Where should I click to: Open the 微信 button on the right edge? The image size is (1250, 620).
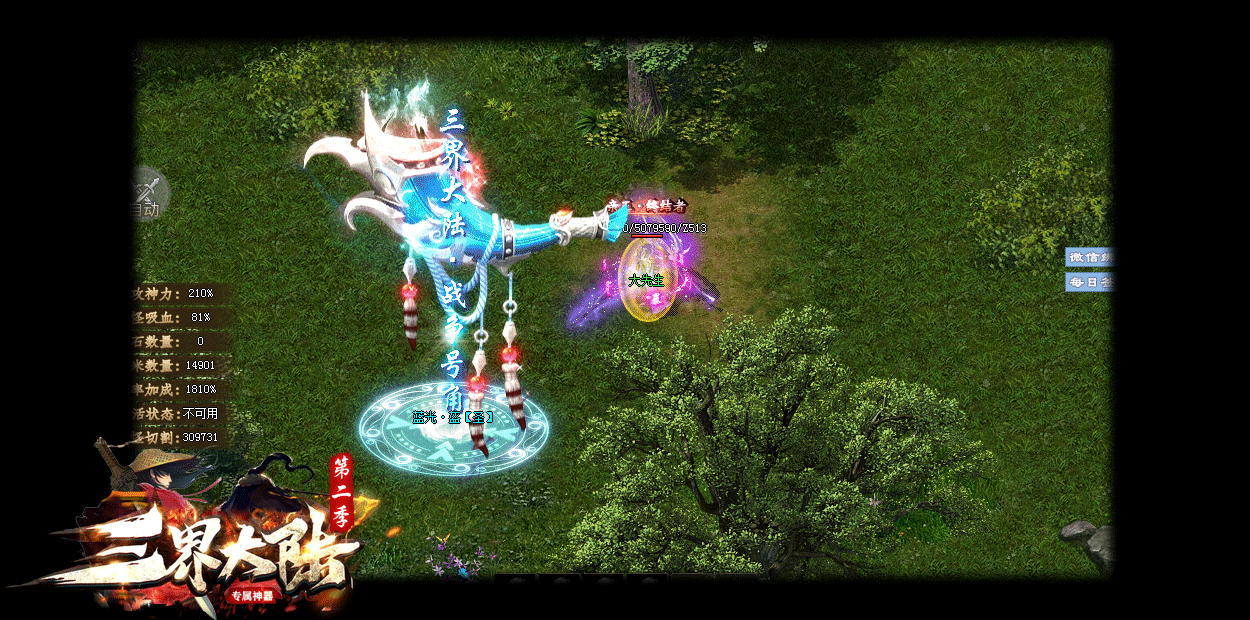(1089, 257)
